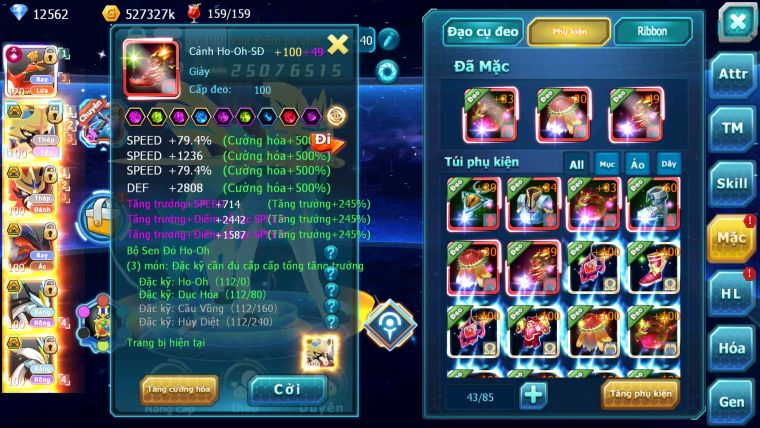
Task: Filter accessory bag by Dây
Action: (667, 164)
